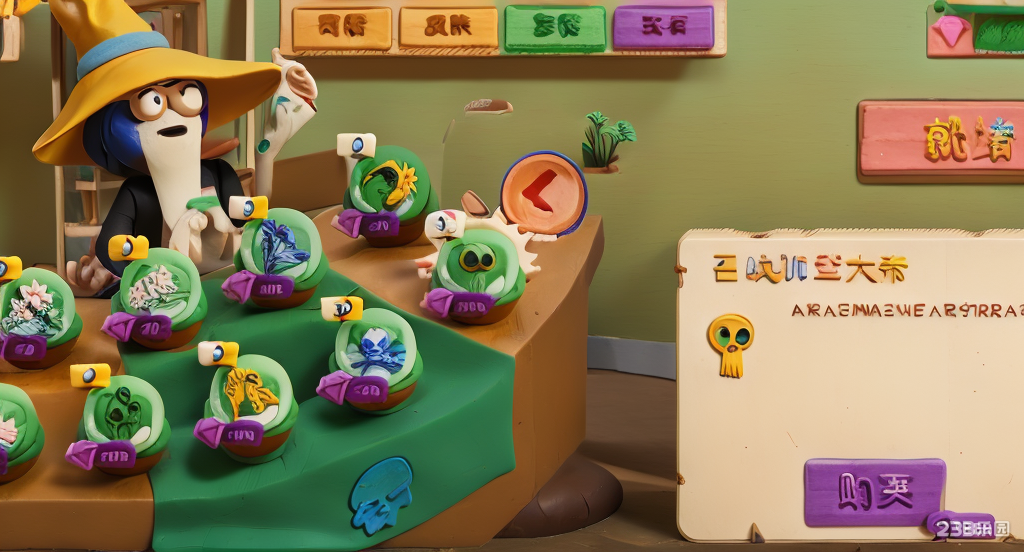This screenshot has width=1024, height=552.
Task: Open the pink sign with yellow characters
Action: tap(940, 141)
